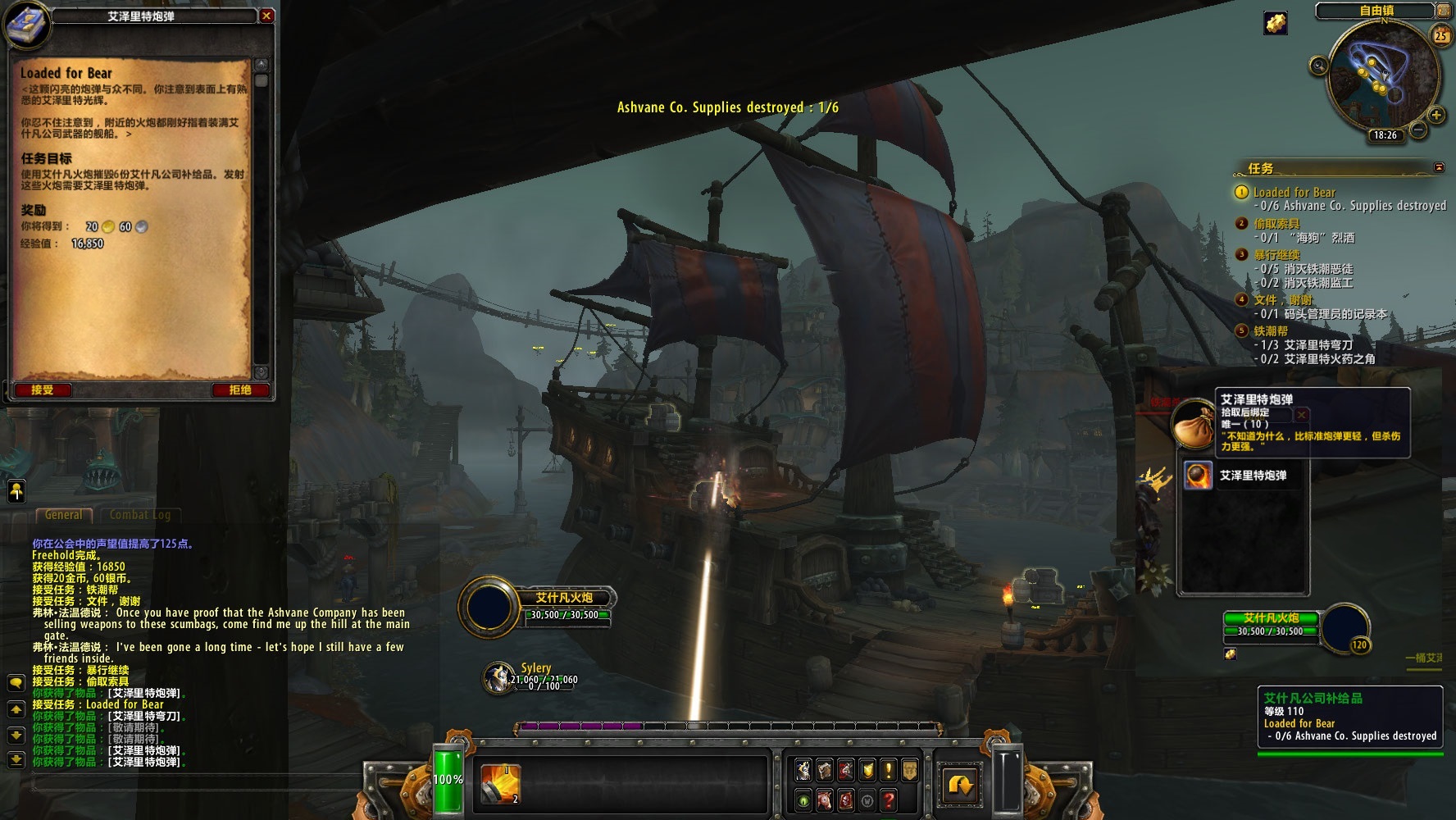
Task: Fire the cannon ability on the action bar
Action: [x=499, y=783]
